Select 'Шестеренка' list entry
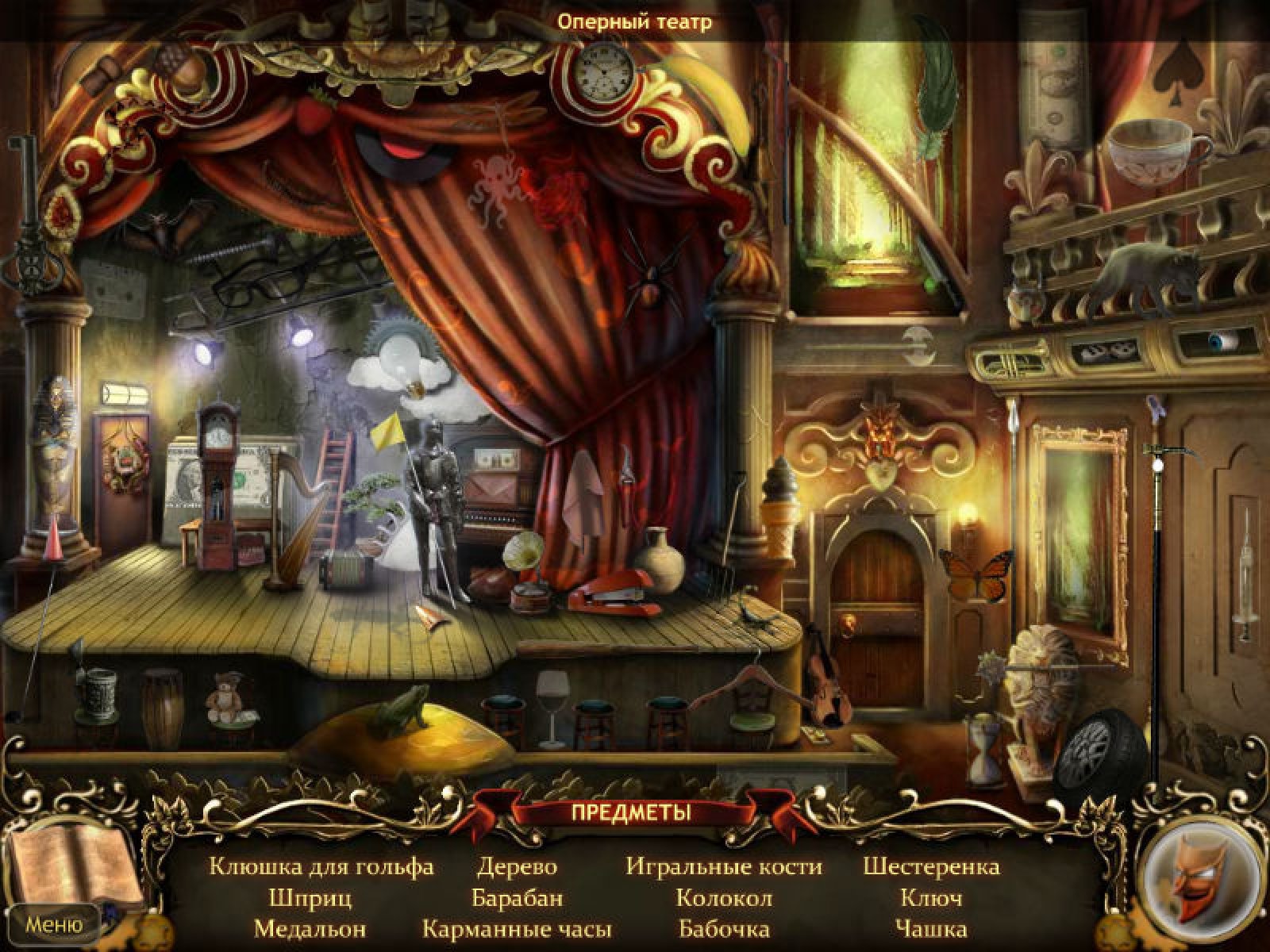The image size is (1270, 952). click(931, 866)
